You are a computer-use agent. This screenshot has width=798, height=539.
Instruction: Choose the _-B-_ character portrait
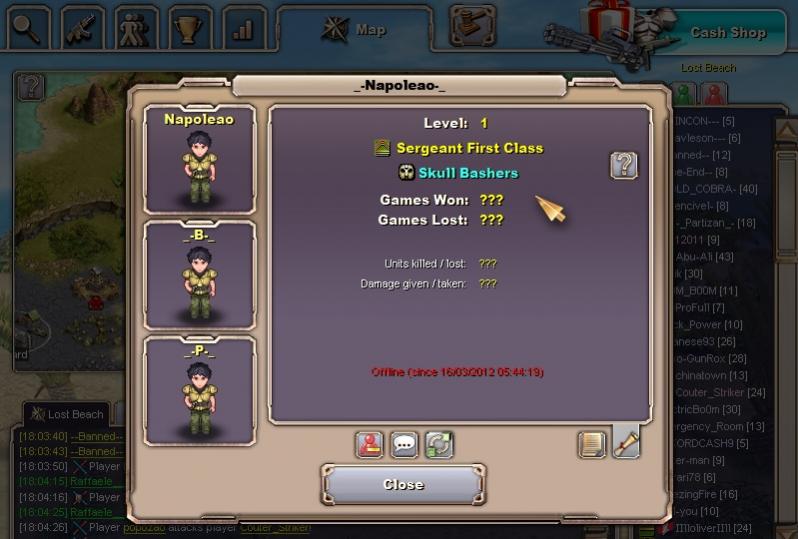point(199,274)
